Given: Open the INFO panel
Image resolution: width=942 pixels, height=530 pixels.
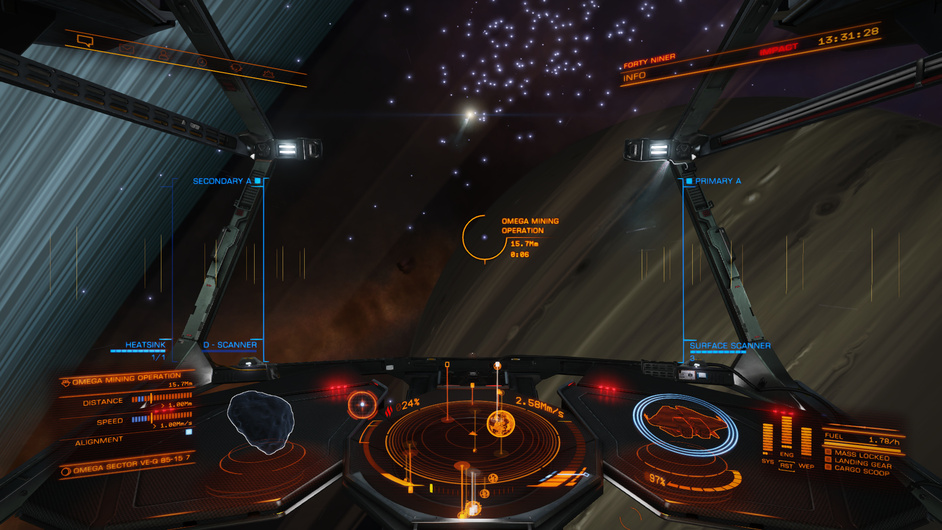Looking at the screenshot, I should (635, 76).
